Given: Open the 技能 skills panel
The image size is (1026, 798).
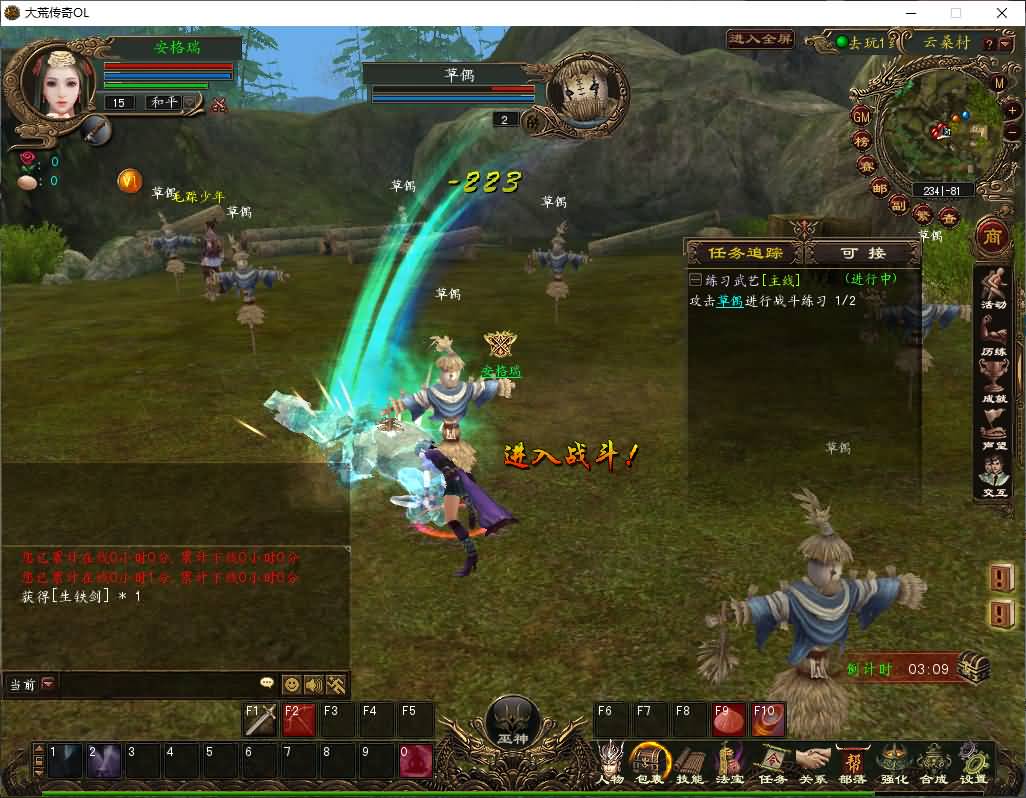Looking at the screenshot, I should tap(690, 763).
